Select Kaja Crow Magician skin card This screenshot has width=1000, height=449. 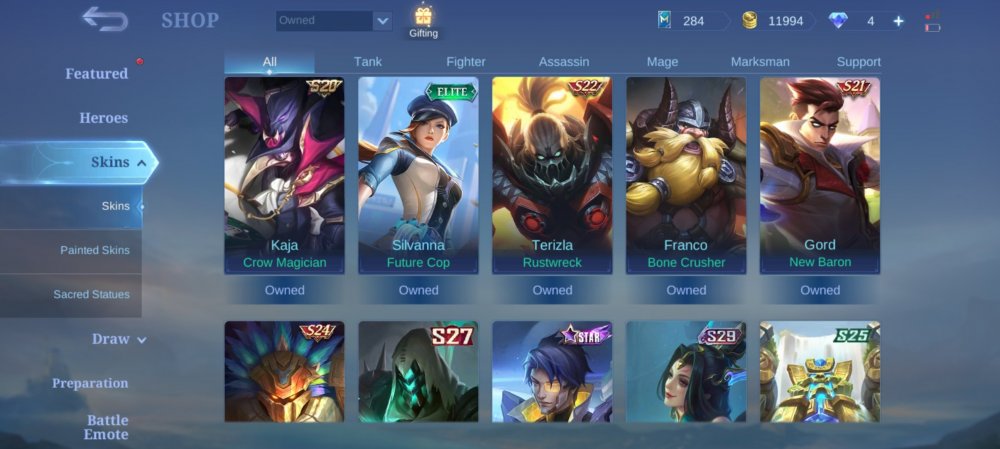coord(285,175)
